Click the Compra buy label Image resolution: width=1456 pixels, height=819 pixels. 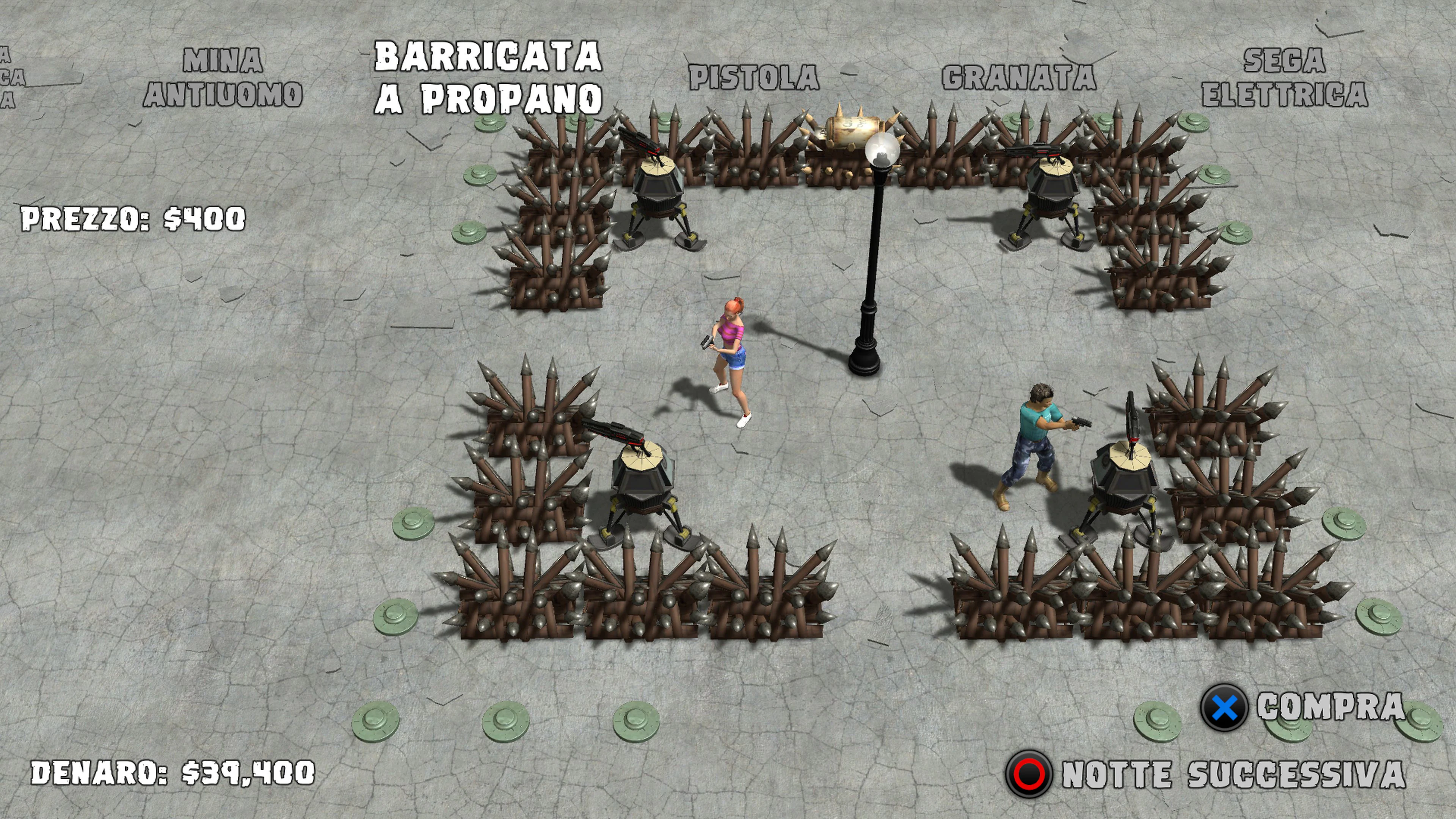click(1330, 706)
